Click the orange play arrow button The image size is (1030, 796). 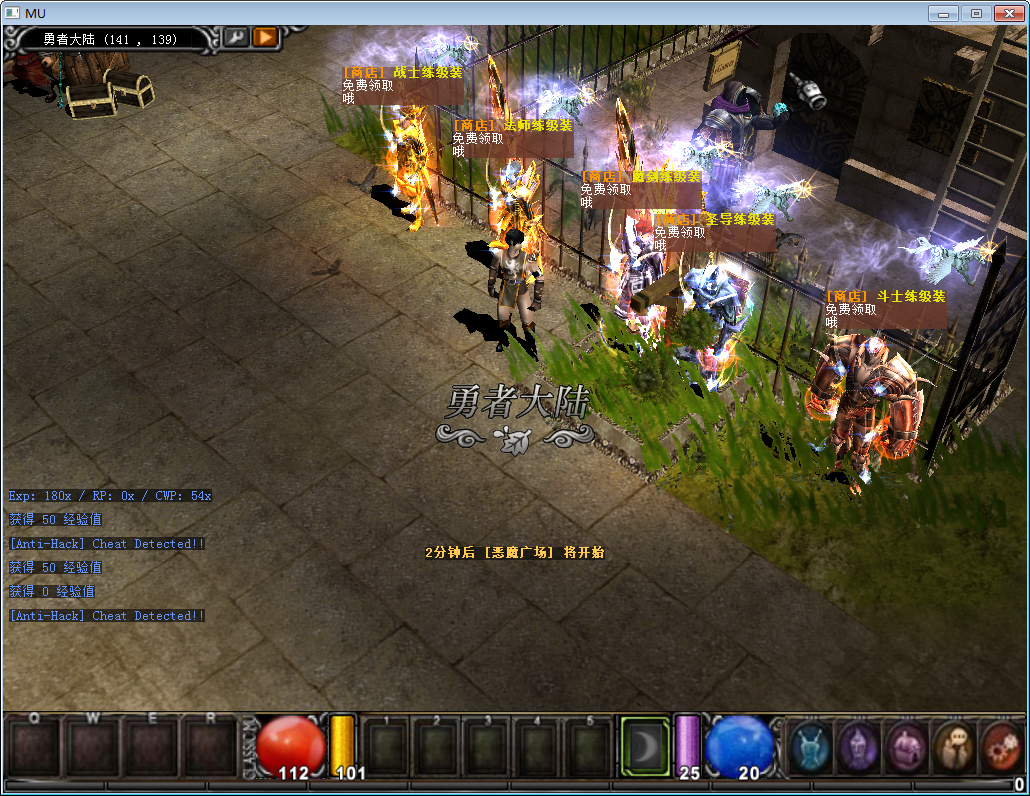(x=265, y=38)
